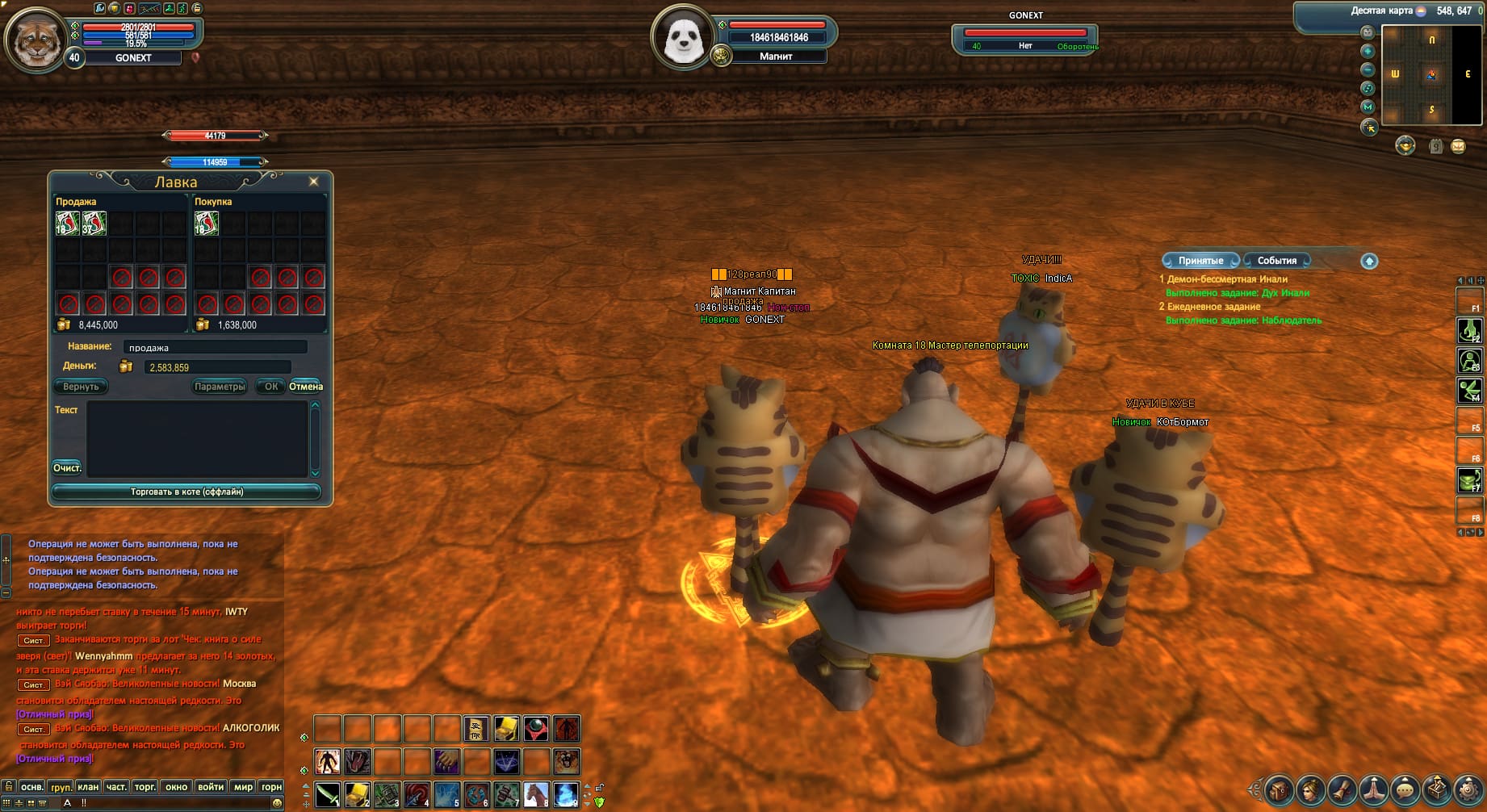Edit the shop Название field

215,347
